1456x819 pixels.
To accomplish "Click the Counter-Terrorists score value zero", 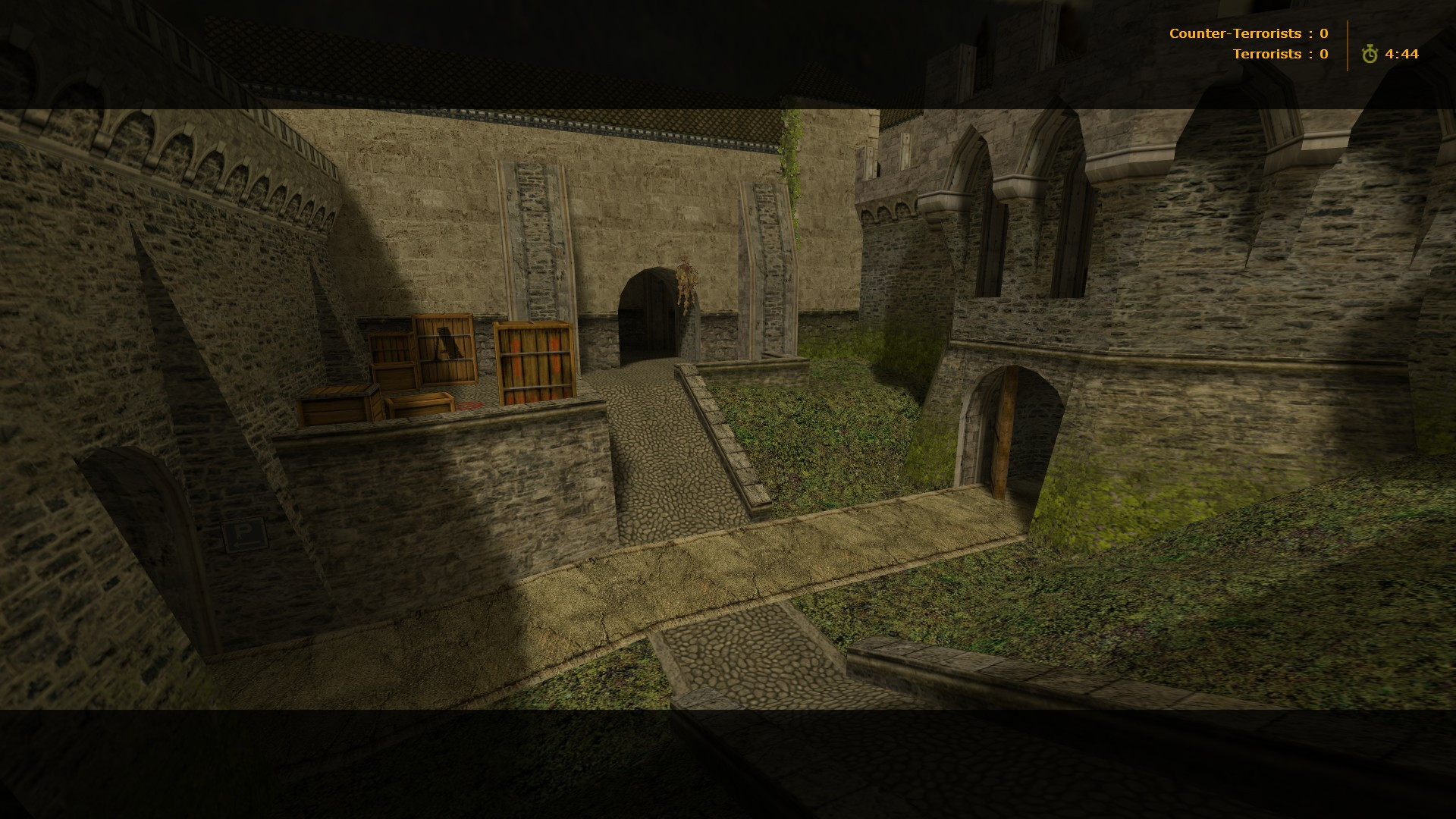I will coord(1323,33).
